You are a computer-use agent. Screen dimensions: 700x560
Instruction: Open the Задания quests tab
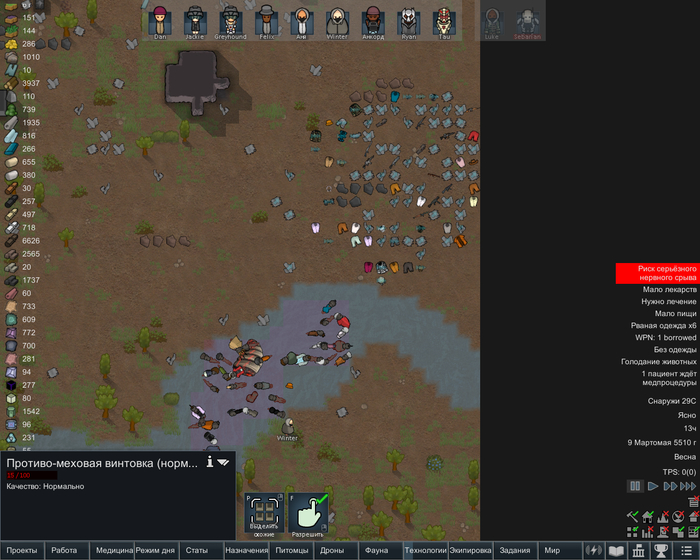point(514,550)
